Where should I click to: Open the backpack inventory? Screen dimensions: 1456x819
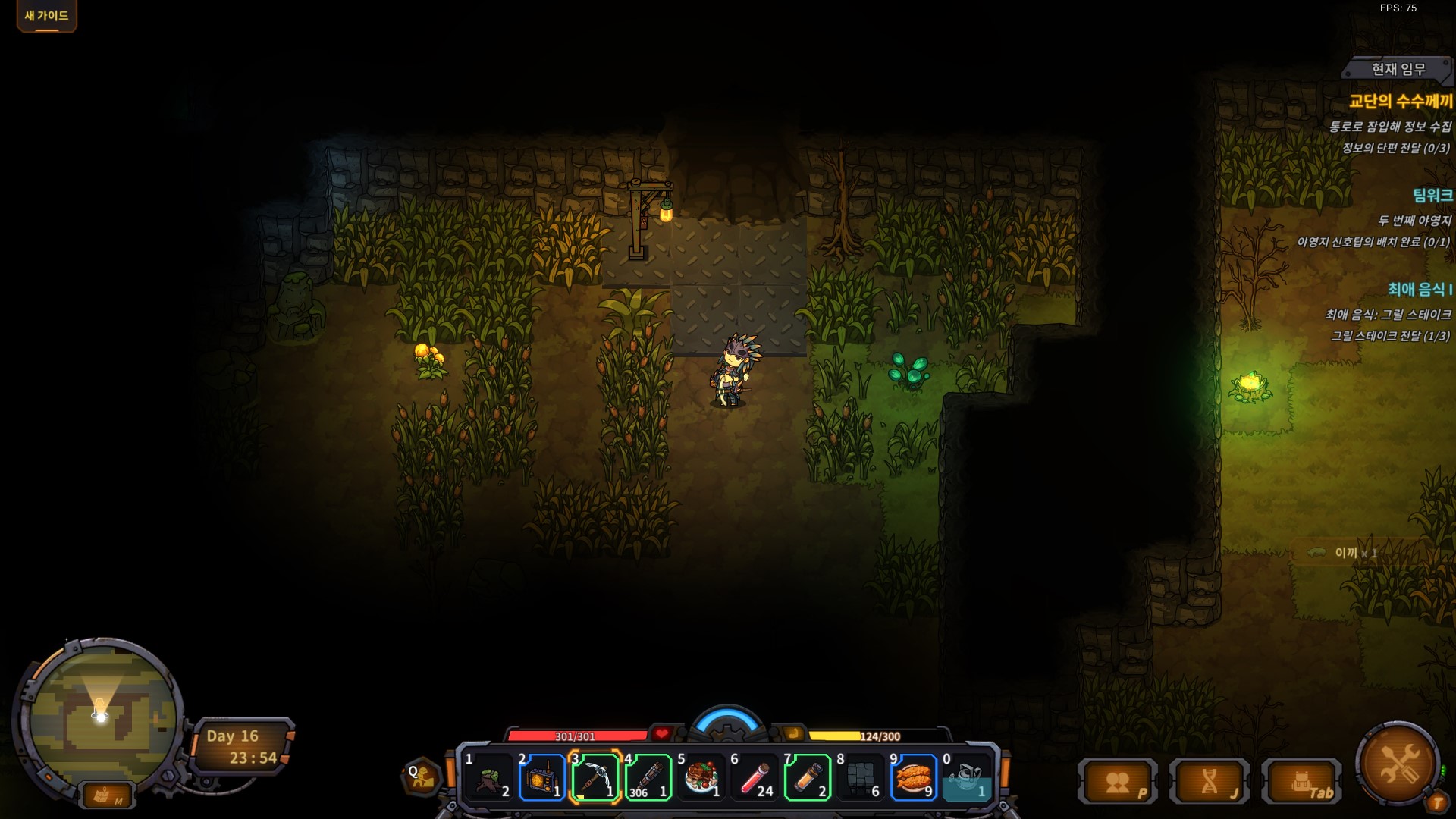1301,782
